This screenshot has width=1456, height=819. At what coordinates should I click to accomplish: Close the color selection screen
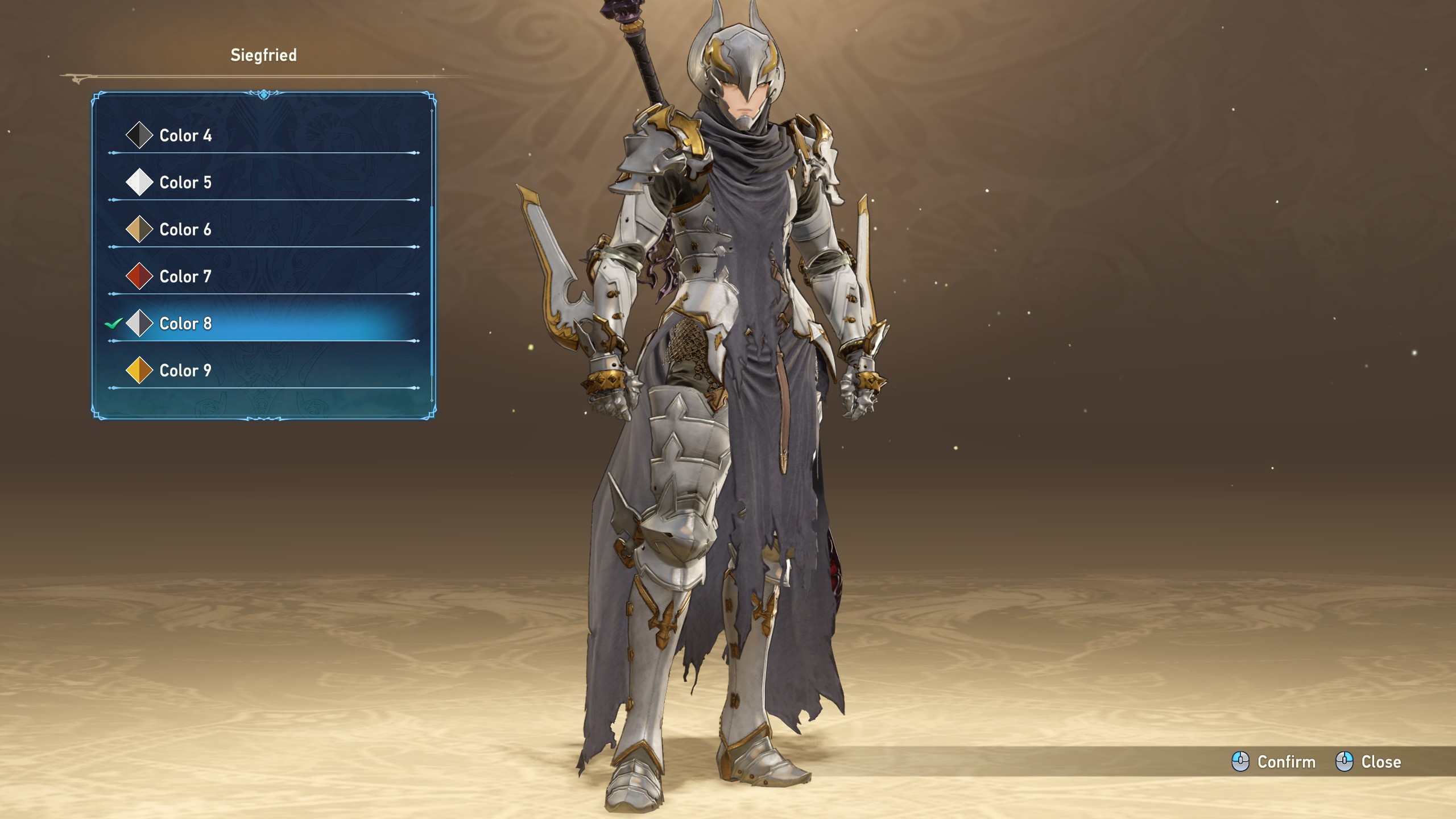click(1368, 762)
